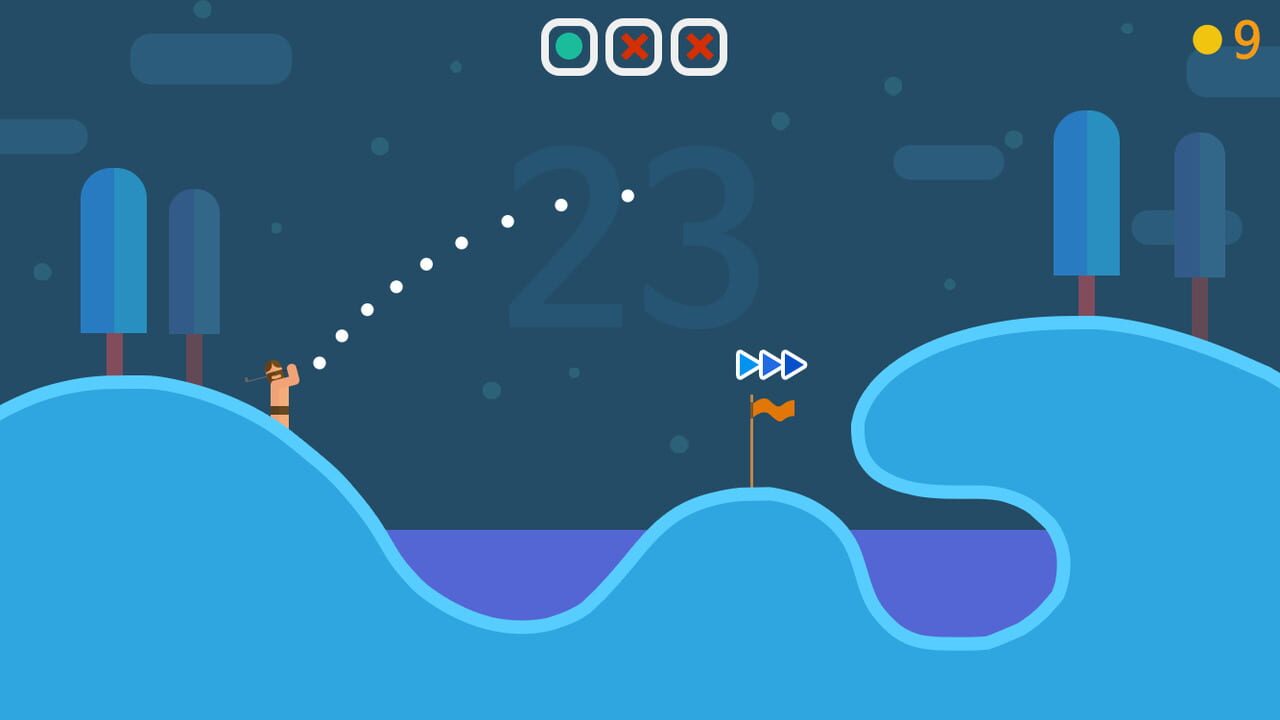Click the green success indicator icon

coord(569,45)
